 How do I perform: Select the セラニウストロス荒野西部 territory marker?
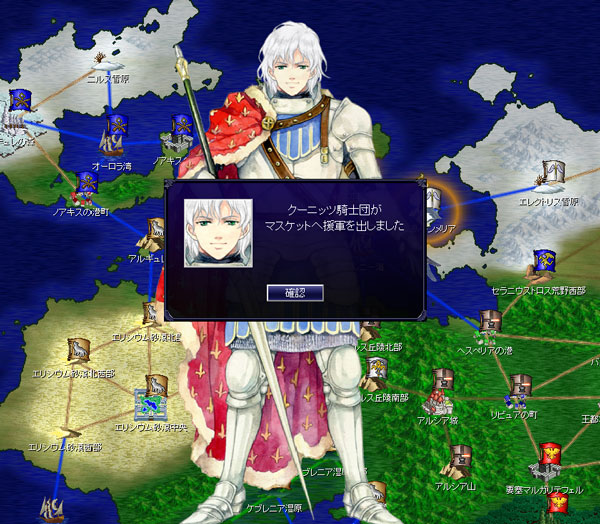[x=545, y=262]
